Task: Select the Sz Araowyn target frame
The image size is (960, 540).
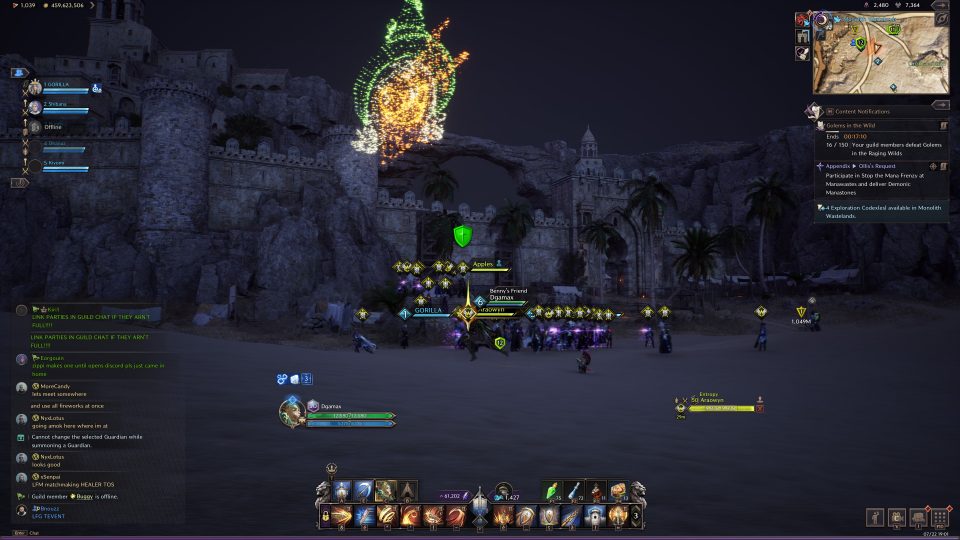Action: 720,404
